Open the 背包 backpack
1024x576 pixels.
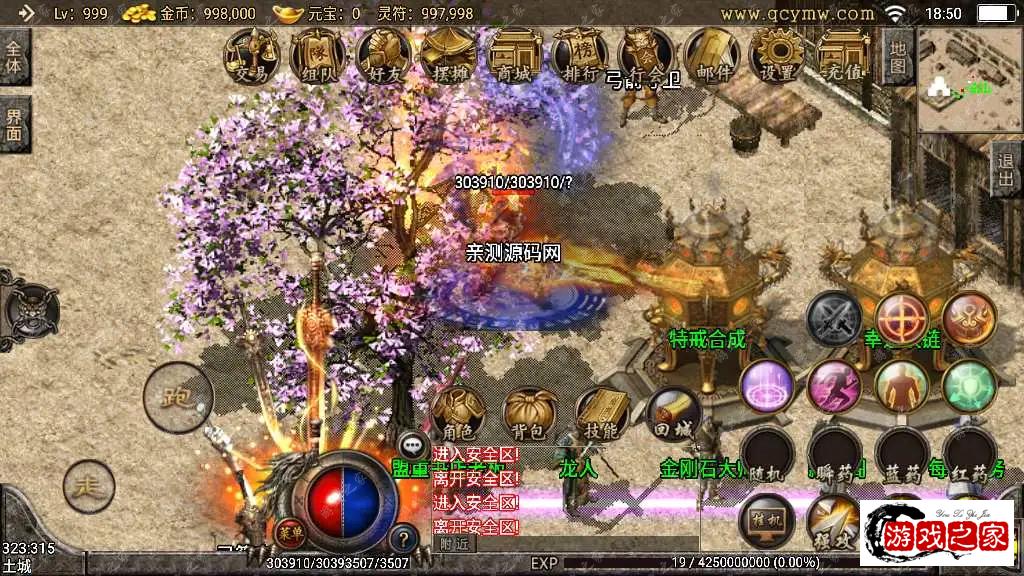click(x=530, y=414)
